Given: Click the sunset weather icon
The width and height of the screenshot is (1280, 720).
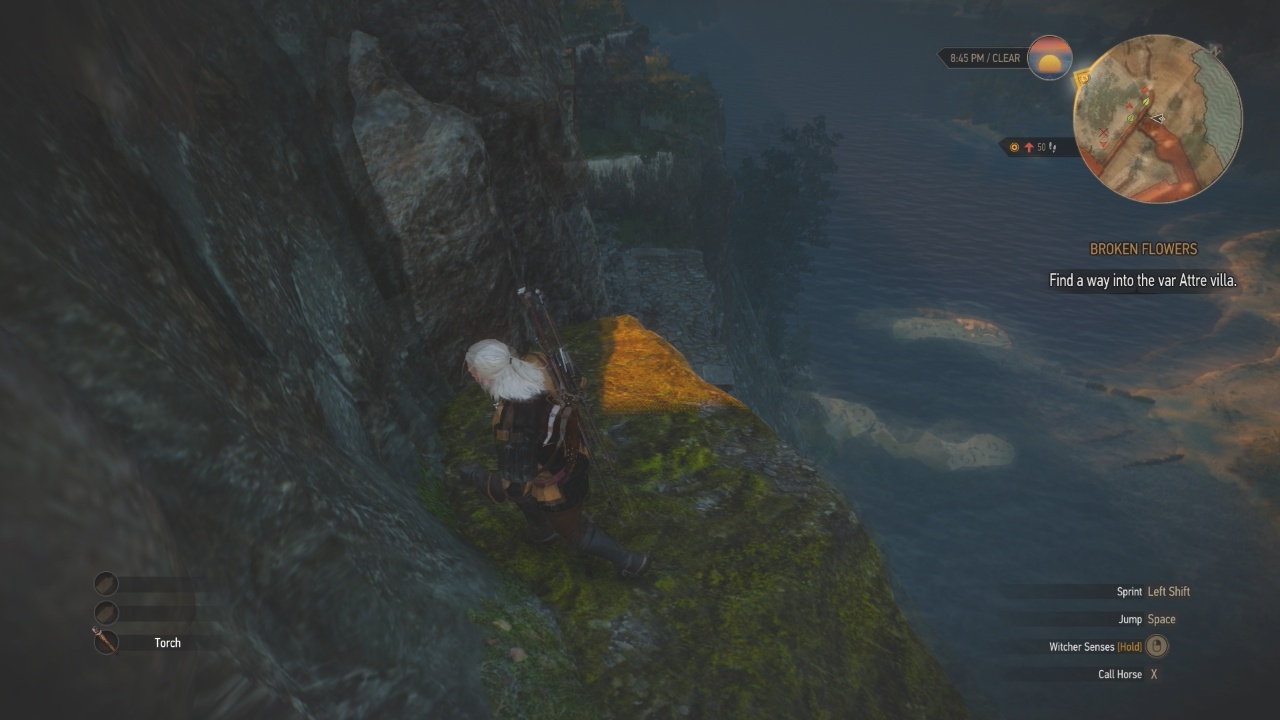Looking at the screenshot, I should [x=1049, y=58].
